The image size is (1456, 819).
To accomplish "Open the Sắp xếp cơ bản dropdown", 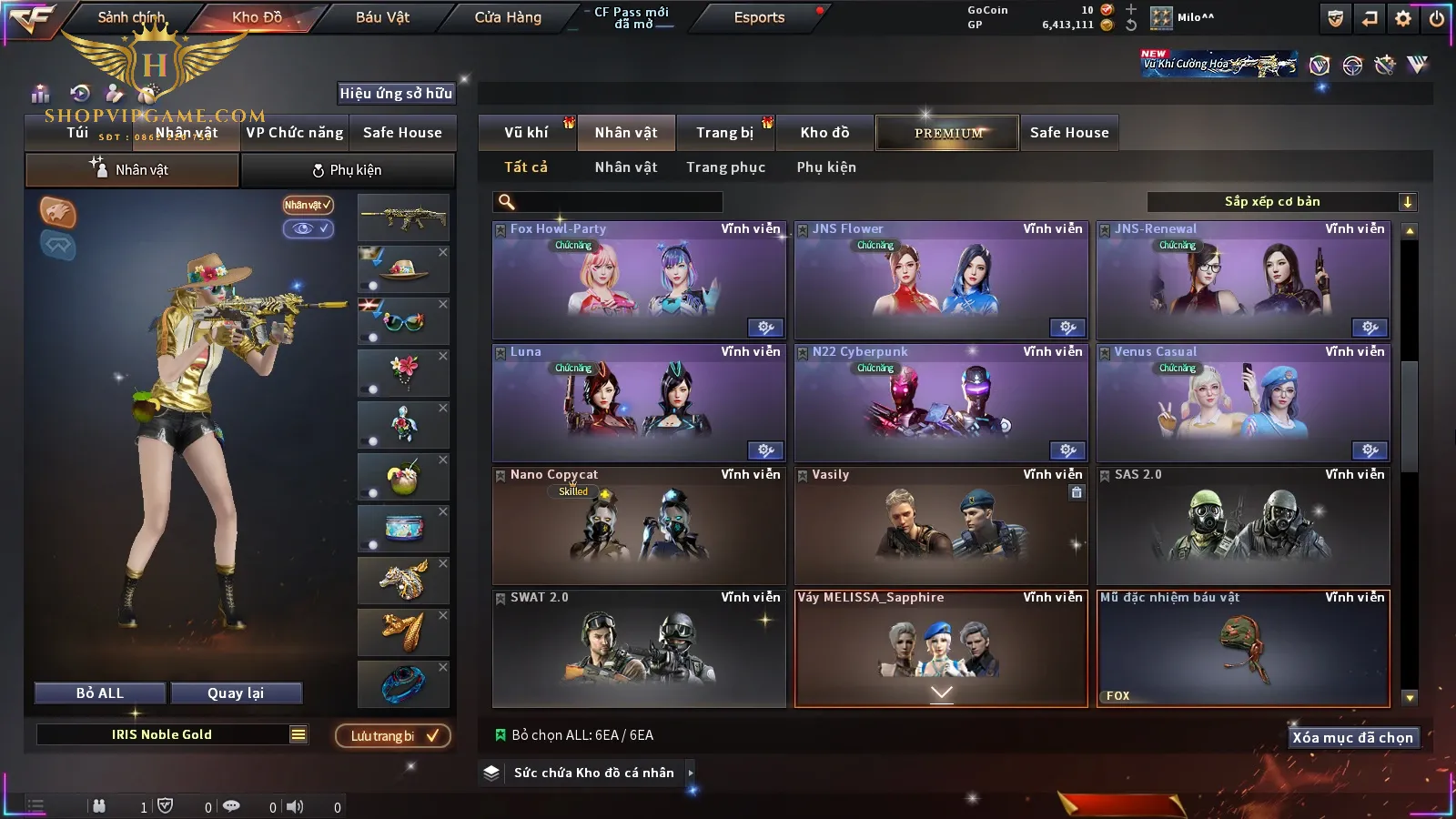I will pyautogui.click(x=1280, y=202).
